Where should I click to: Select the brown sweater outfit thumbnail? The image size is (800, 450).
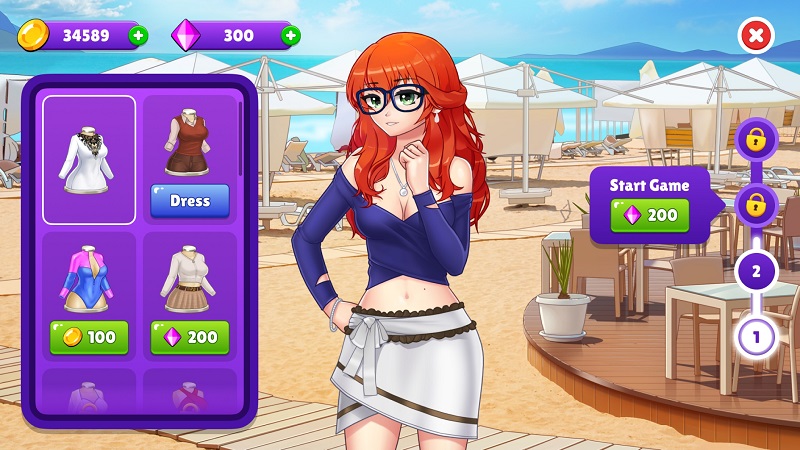(188, 146)
